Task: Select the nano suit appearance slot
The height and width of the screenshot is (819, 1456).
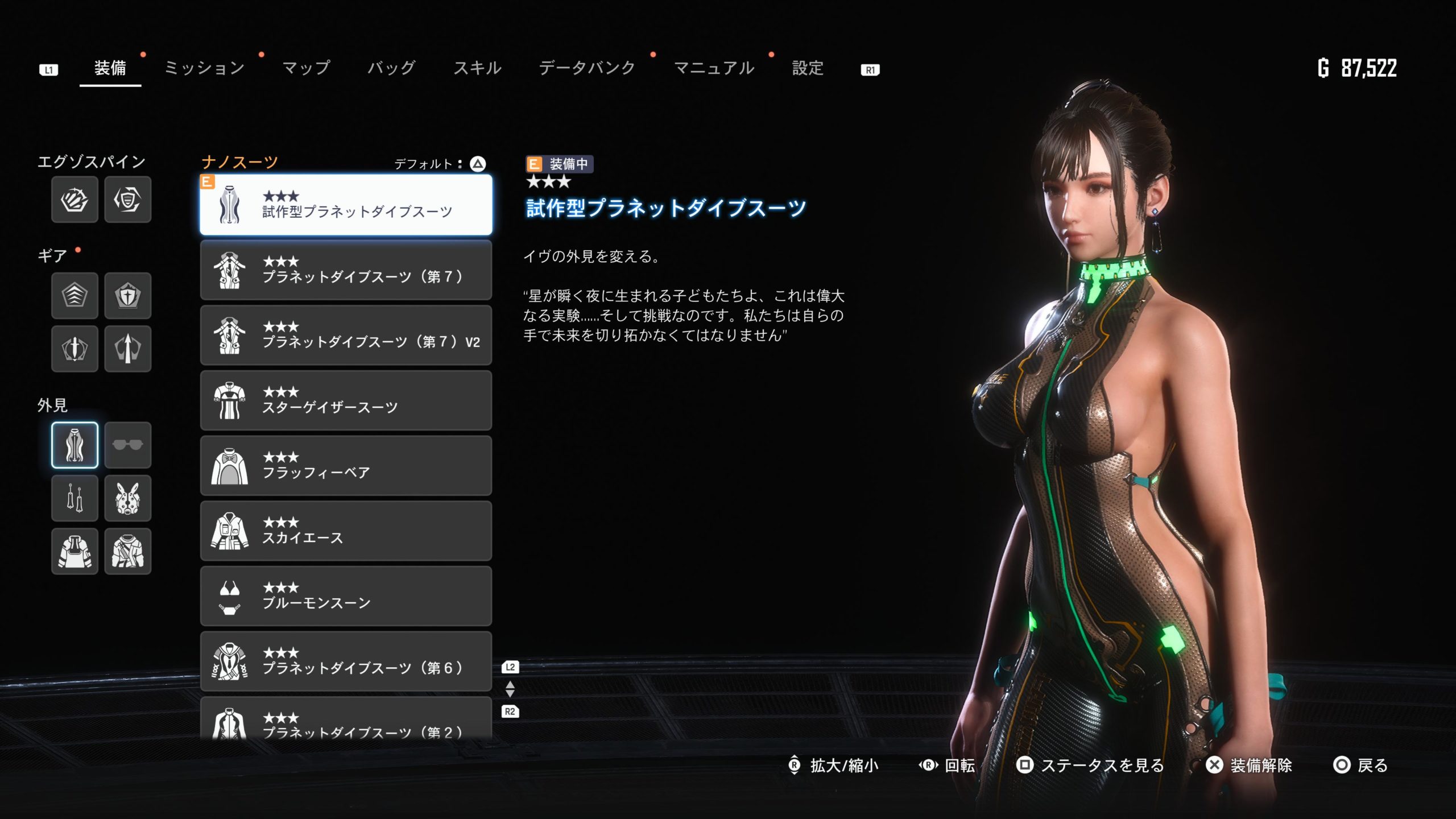Action: point(75,445)
